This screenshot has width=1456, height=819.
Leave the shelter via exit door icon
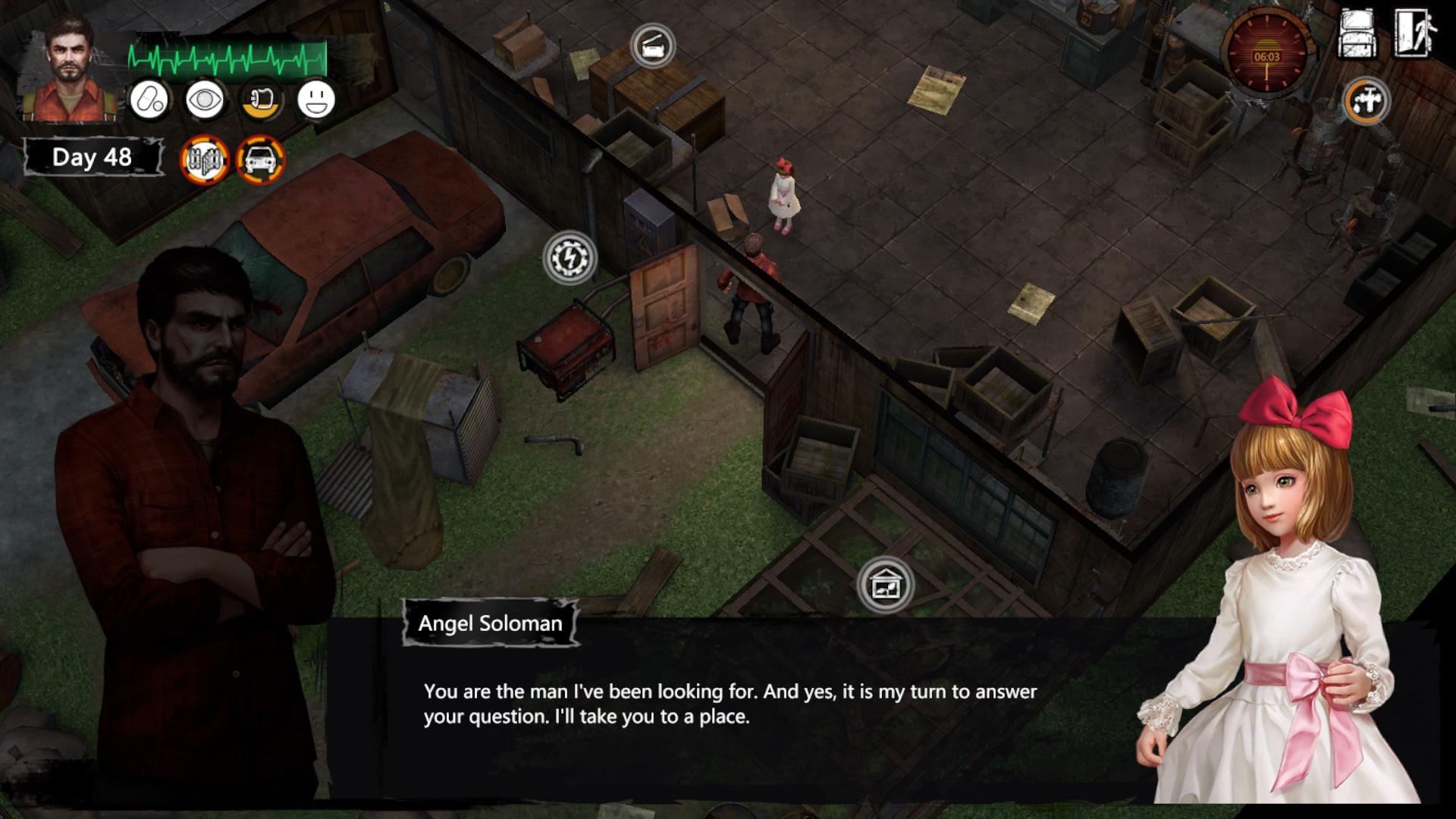pos(1414,34)
